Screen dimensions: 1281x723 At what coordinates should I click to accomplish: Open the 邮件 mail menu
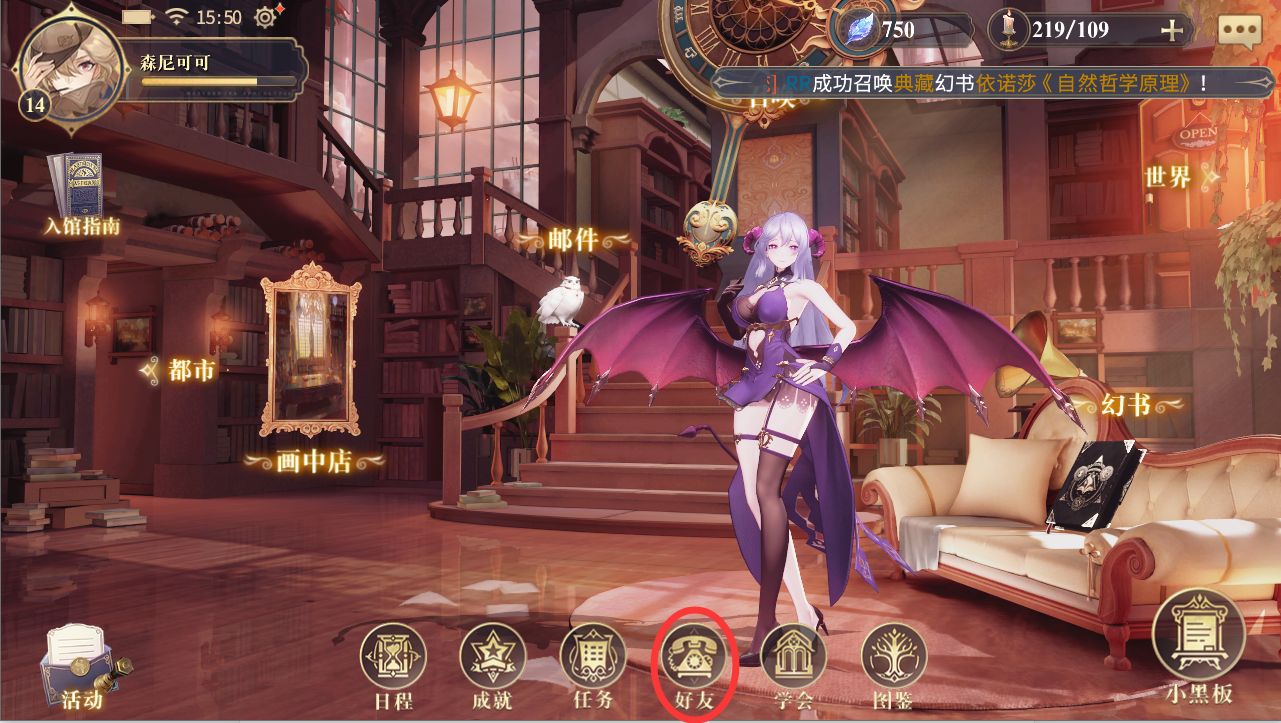pos(571,238)
